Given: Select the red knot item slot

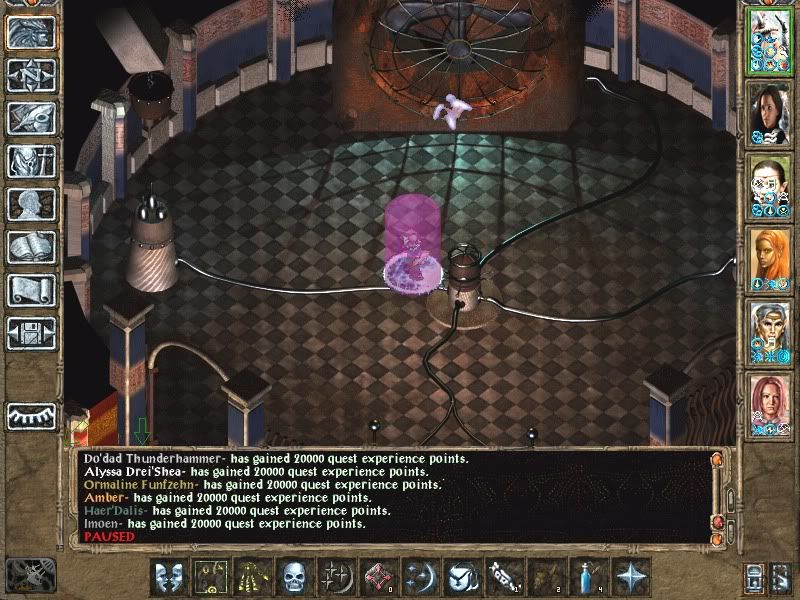Looking at the screenshot, I should click(377, 577).
